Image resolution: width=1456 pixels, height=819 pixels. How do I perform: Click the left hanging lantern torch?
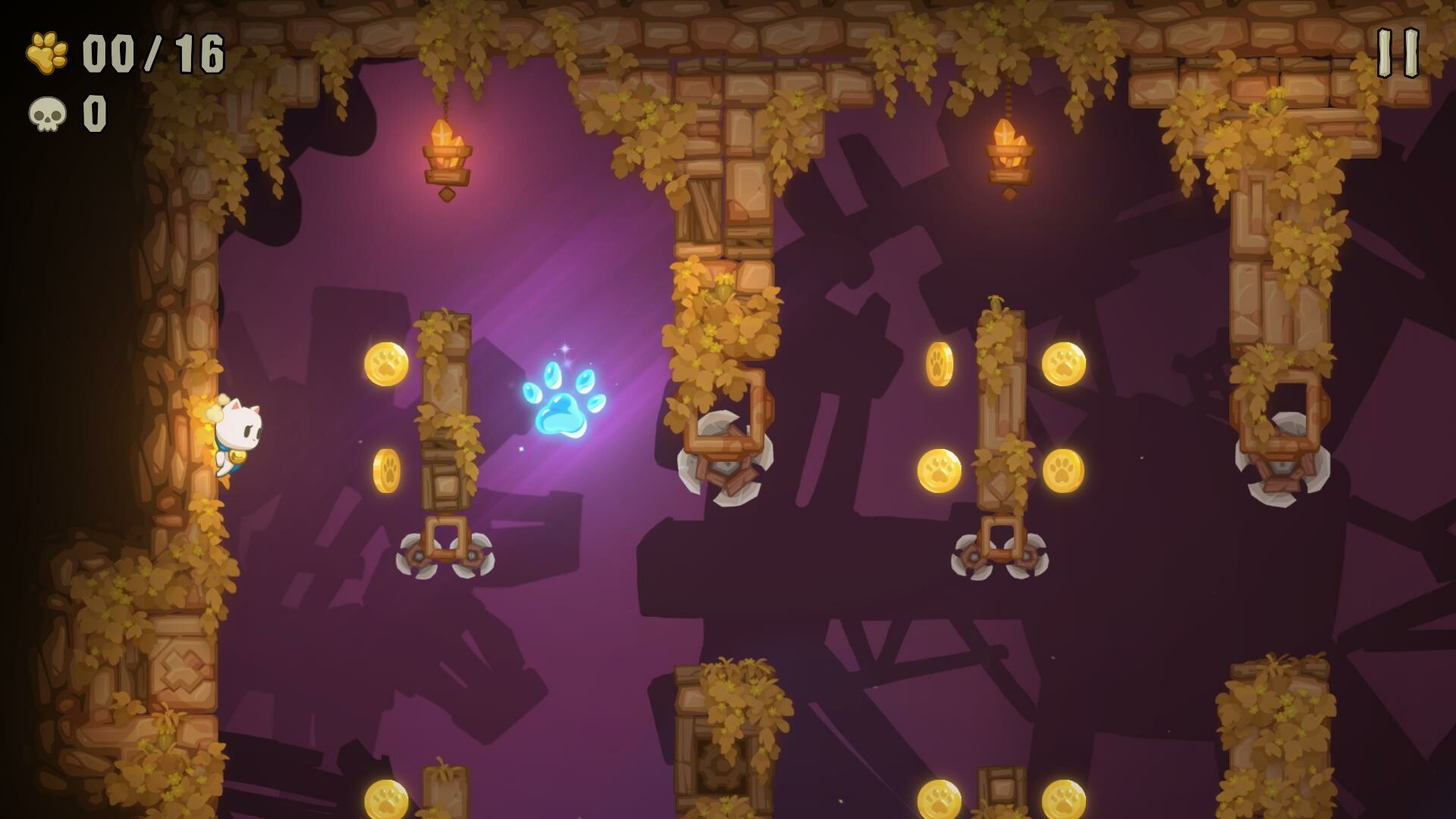[x=449, y=152]
